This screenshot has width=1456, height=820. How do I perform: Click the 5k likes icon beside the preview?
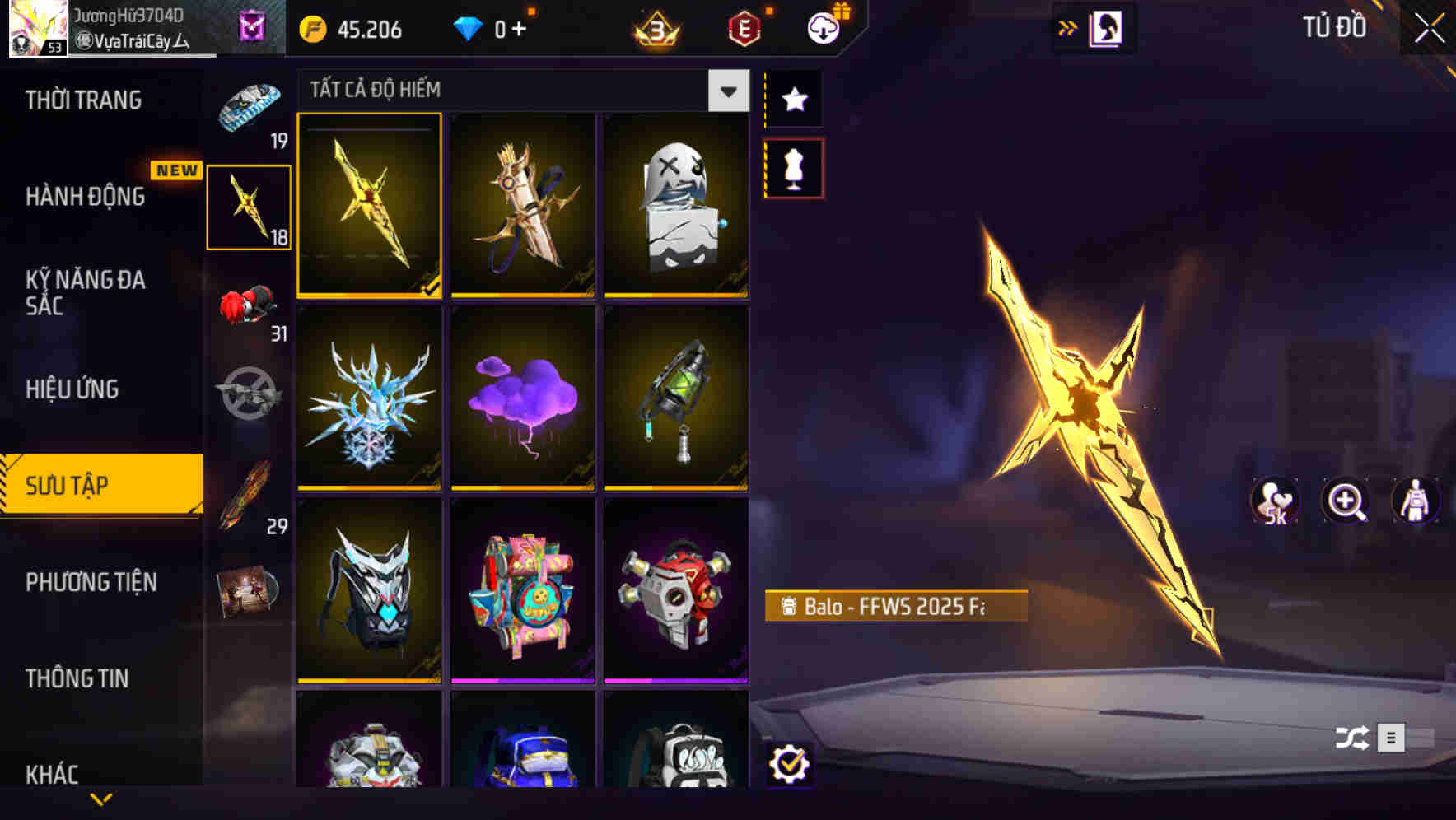(1276, 501)
